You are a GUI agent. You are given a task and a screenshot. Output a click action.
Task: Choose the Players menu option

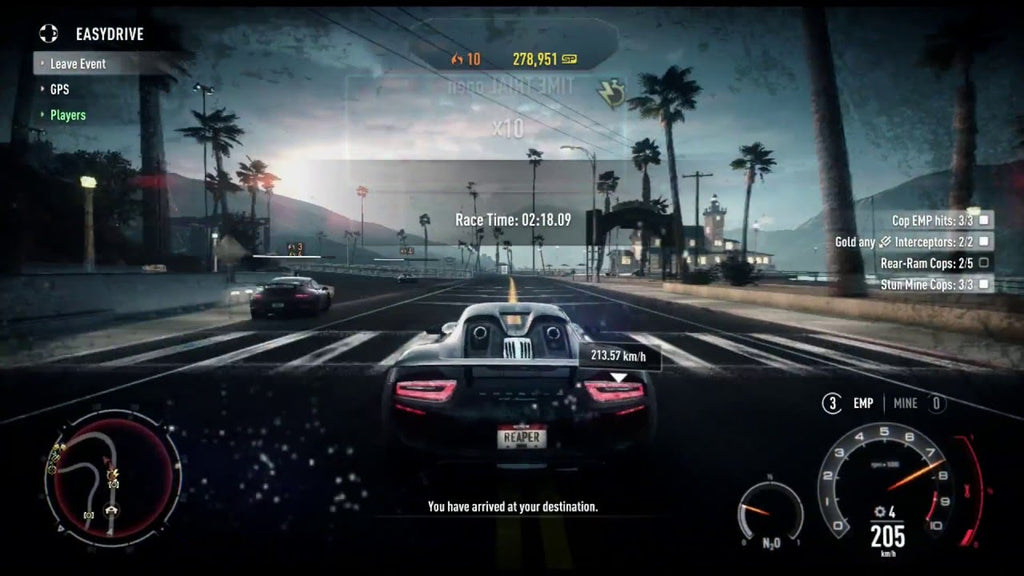coord(68,115)
